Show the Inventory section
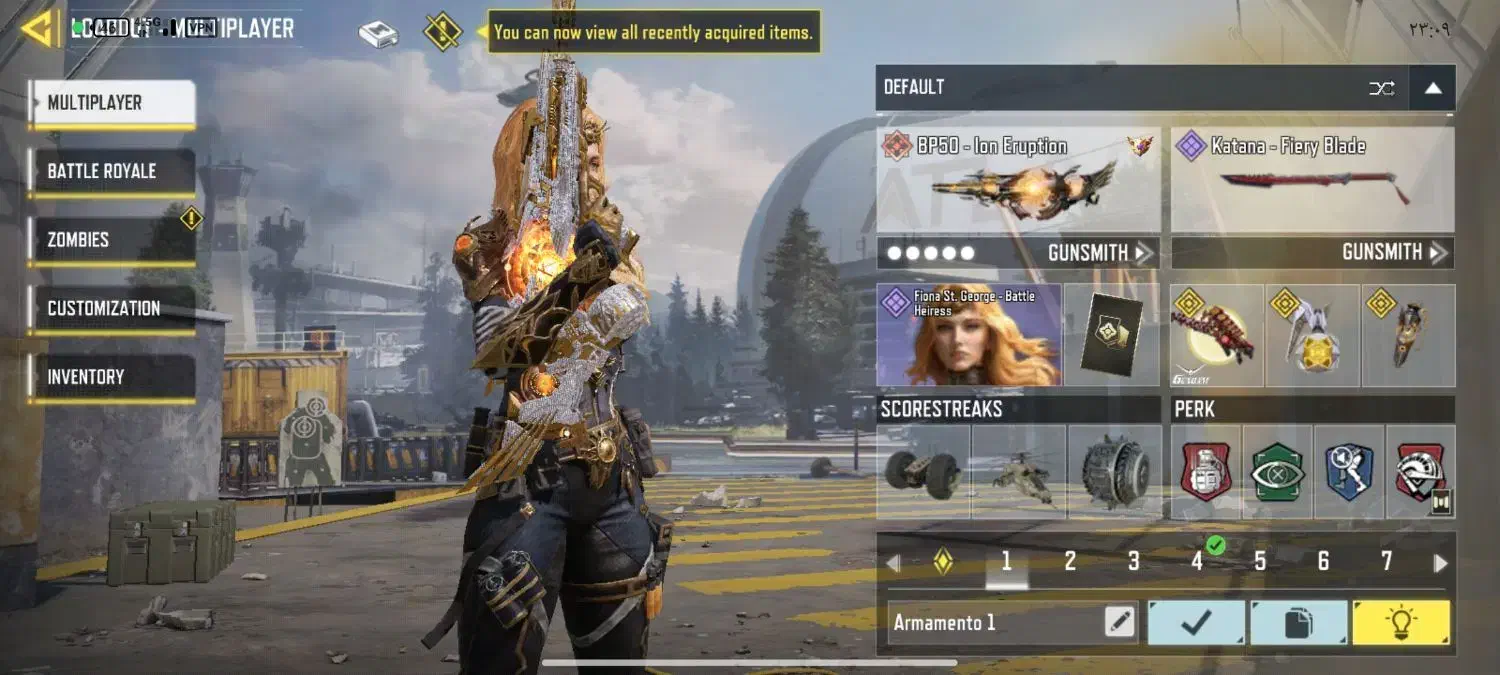This screenshot has height=675, width=1500. coord(112,377)
